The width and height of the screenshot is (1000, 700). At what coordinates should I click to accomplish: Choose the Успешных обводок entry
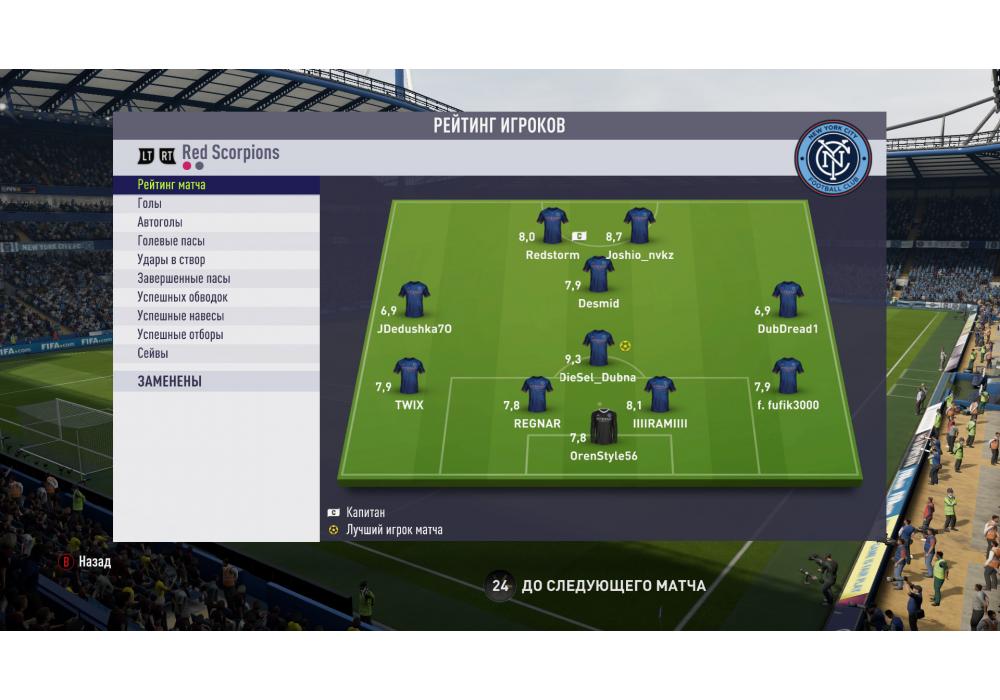pyautogui.click(x=216, y=297)
